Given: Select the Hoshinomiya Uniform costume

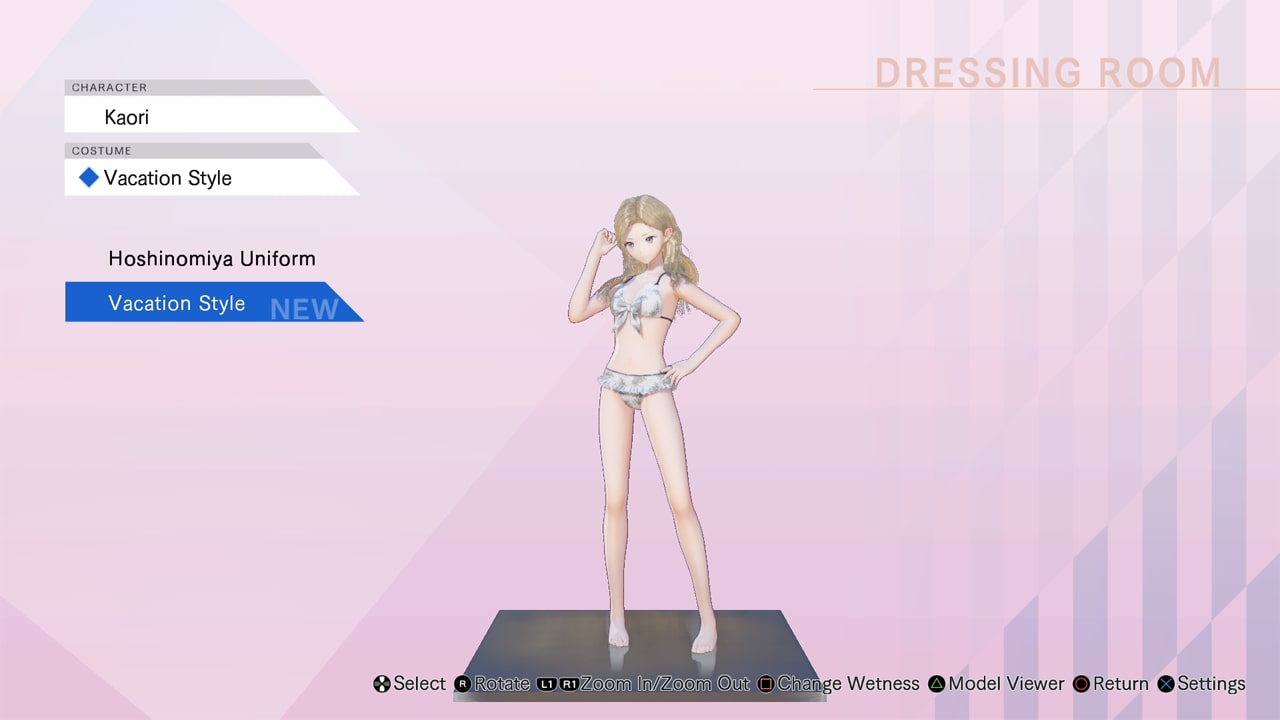Looking at the screenshot, I should click(211, 258).
